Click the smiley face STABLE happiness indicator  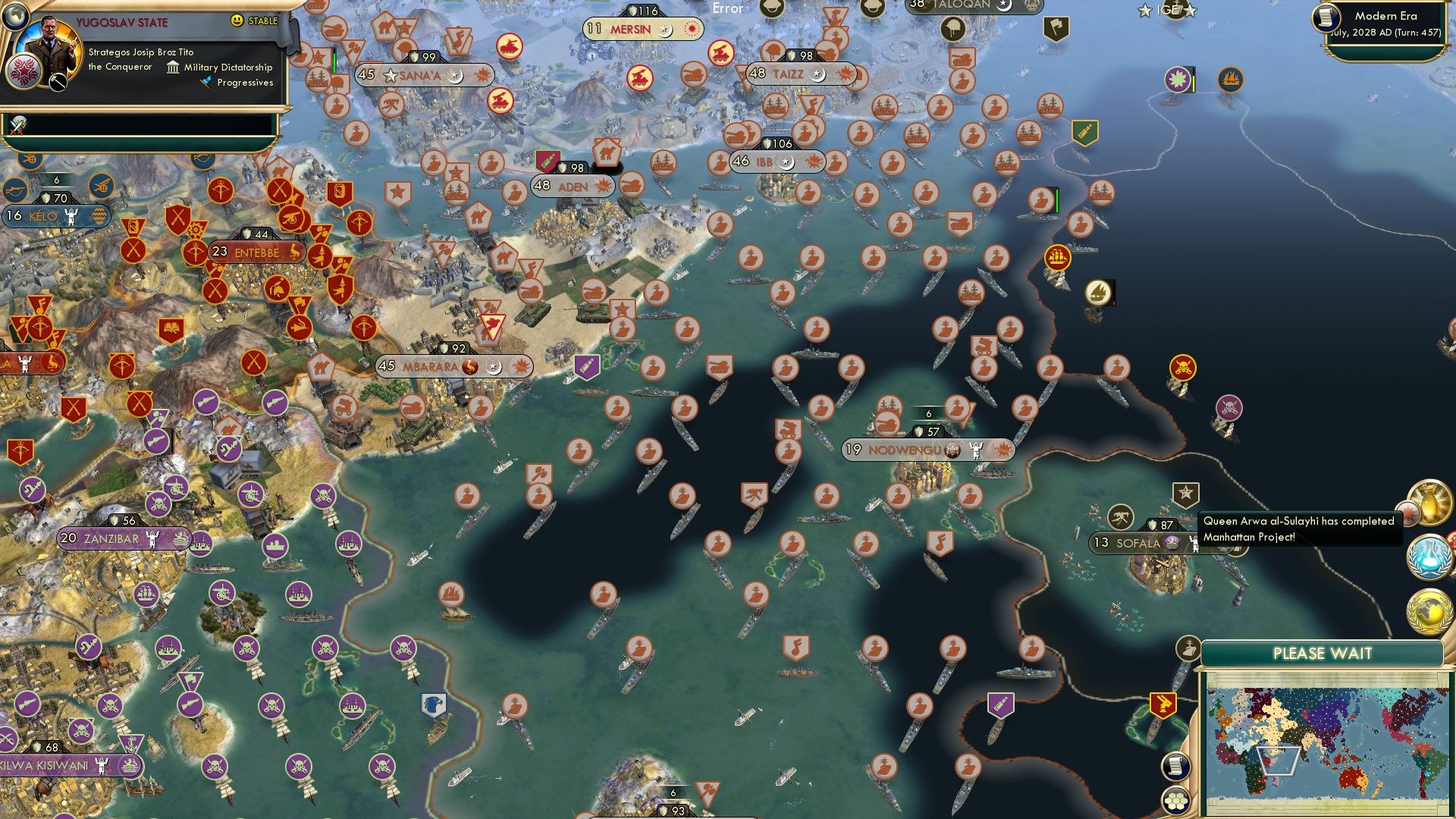click(237, 21)
